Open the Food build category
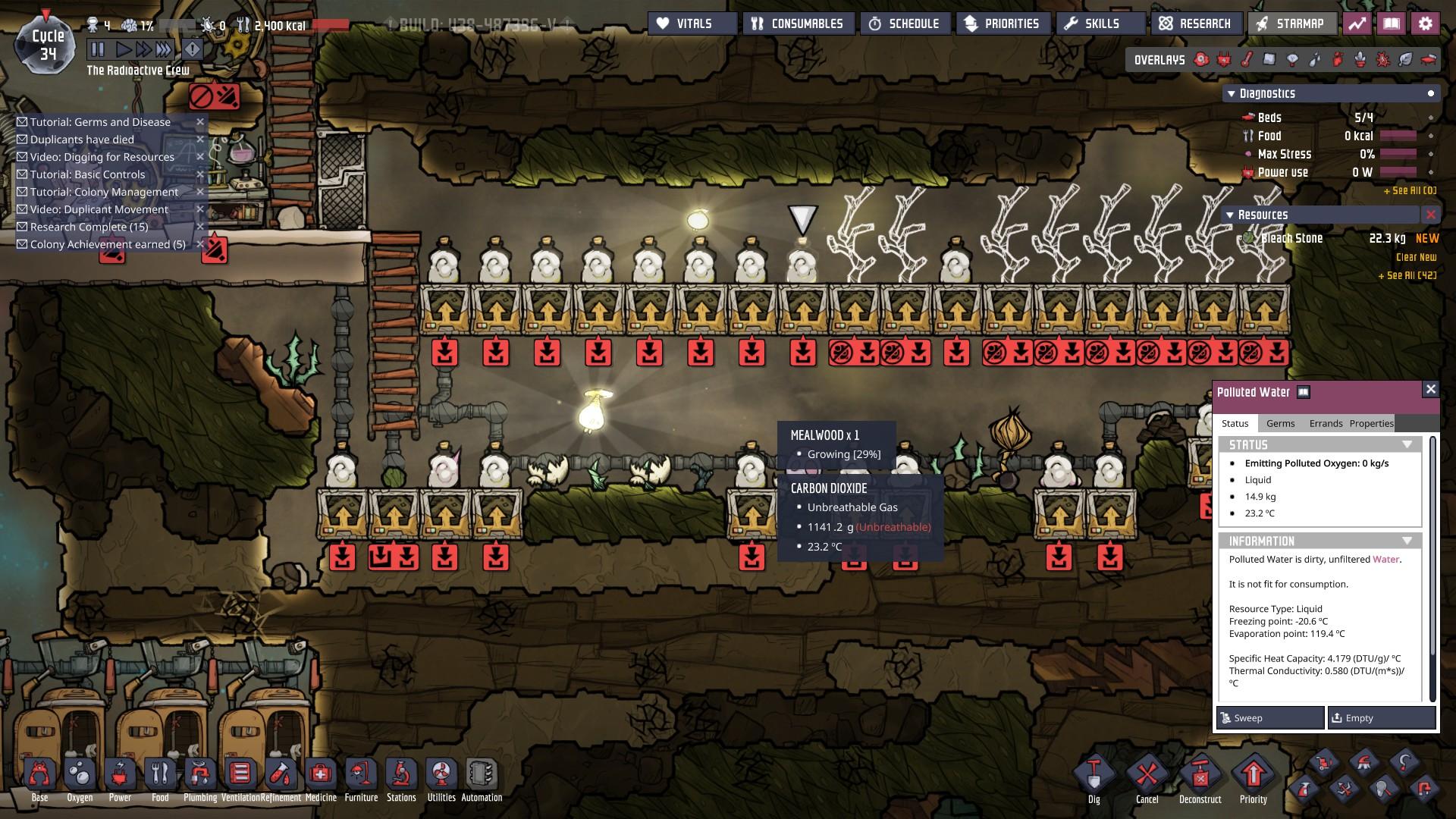Screen dimensions: 1456x819 [x=160, y=780]
